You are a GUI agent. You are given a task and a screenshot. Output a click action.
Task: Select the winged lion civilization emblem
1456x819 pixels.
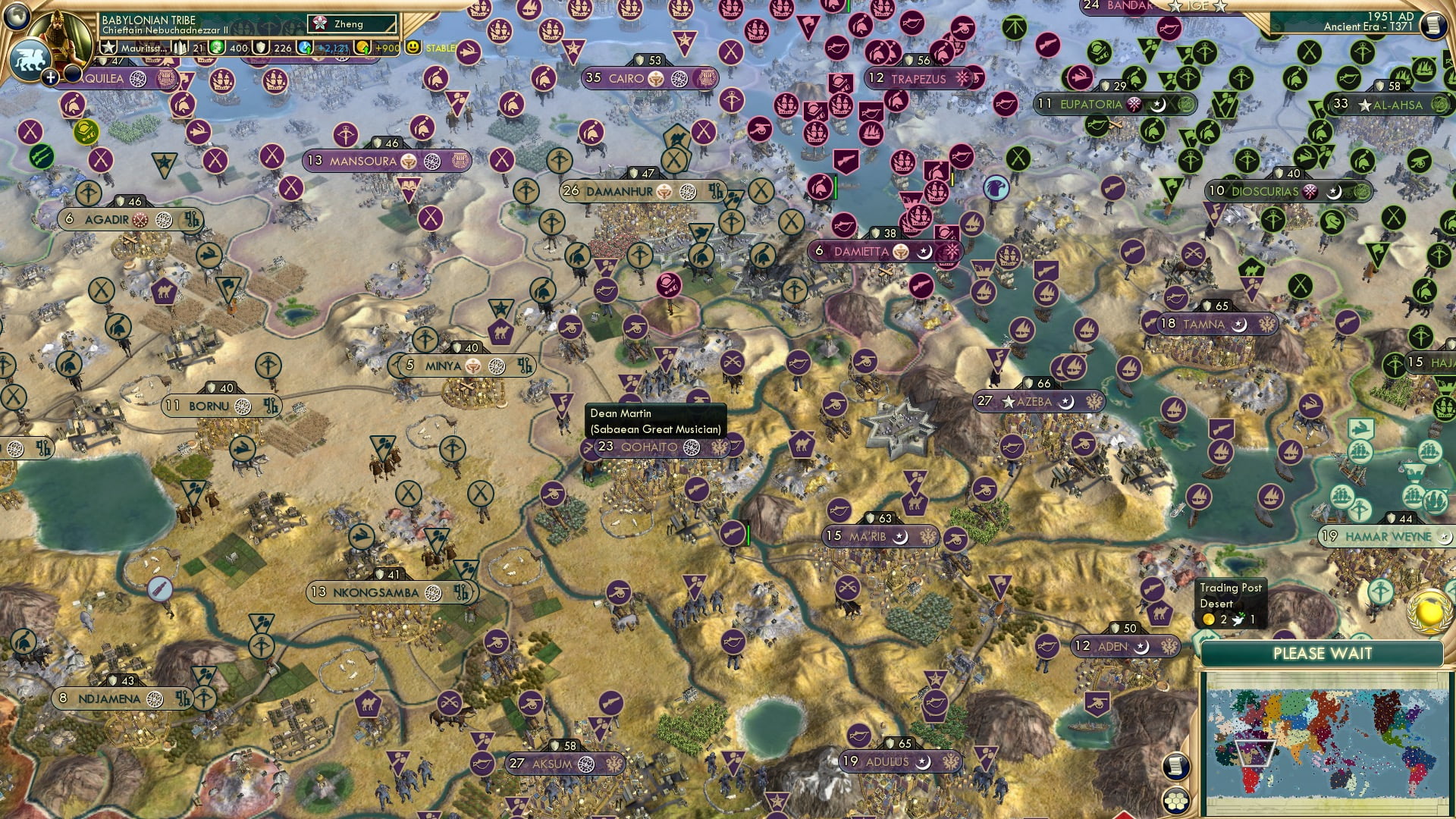click(x=29, y=59)
